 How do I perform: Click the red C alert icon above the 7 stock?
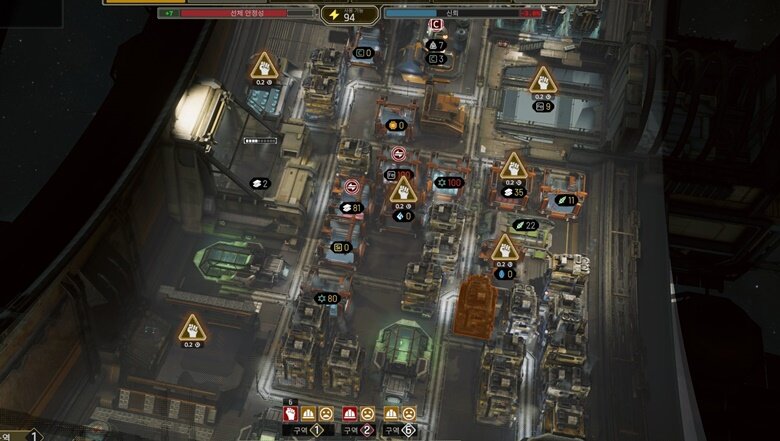pos(435,25)
